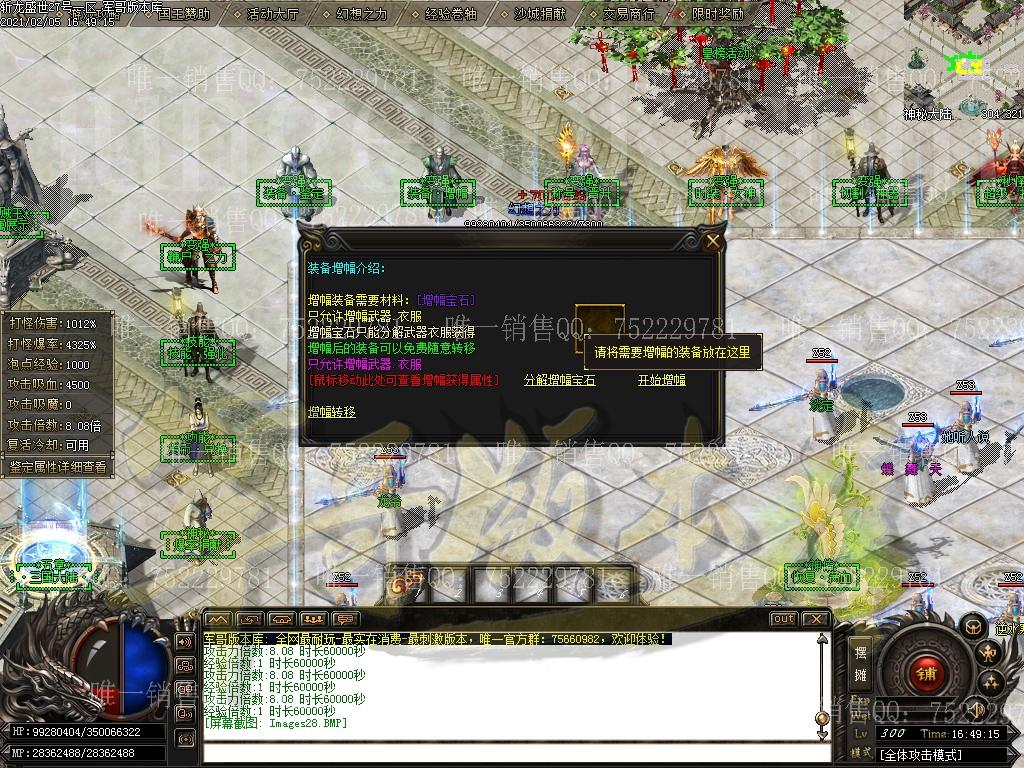
Task: Open the 增幅转移 option
Action: [x=331, y=411]
